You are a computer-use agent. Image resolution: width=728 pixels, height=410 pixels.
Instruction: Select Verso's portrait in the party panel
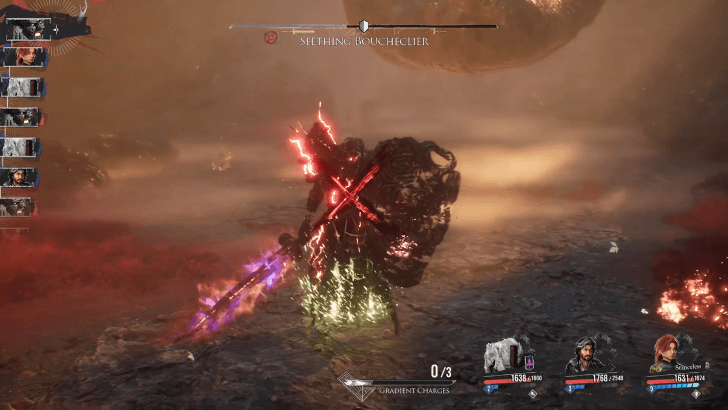pyautogui.click(x=585, y=355)
